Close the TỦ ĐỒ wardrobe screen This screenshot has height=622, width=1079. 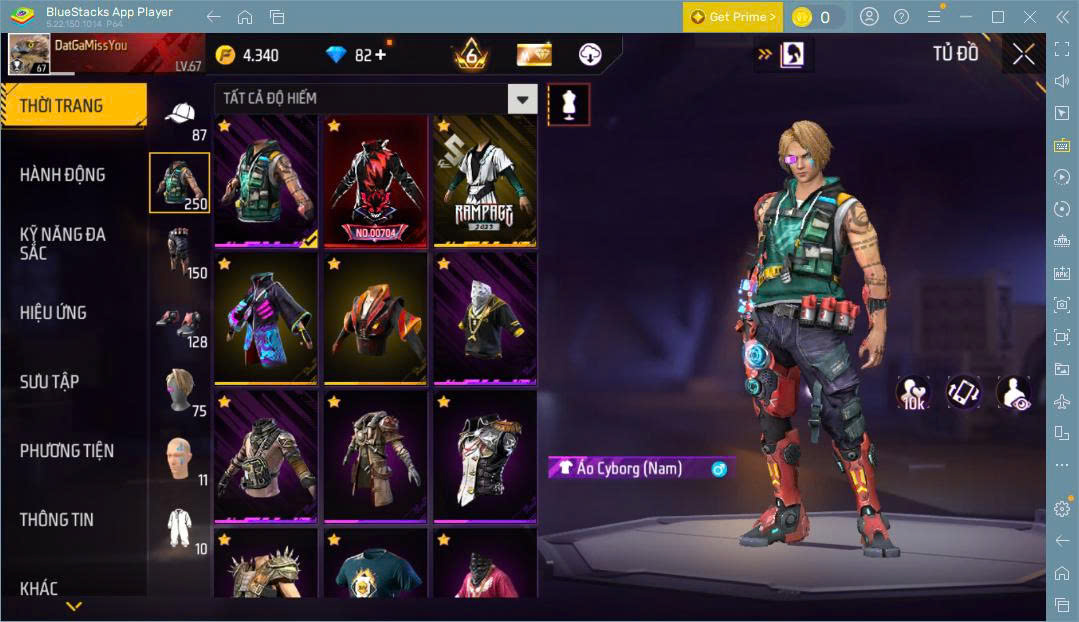click(1023, 54)
